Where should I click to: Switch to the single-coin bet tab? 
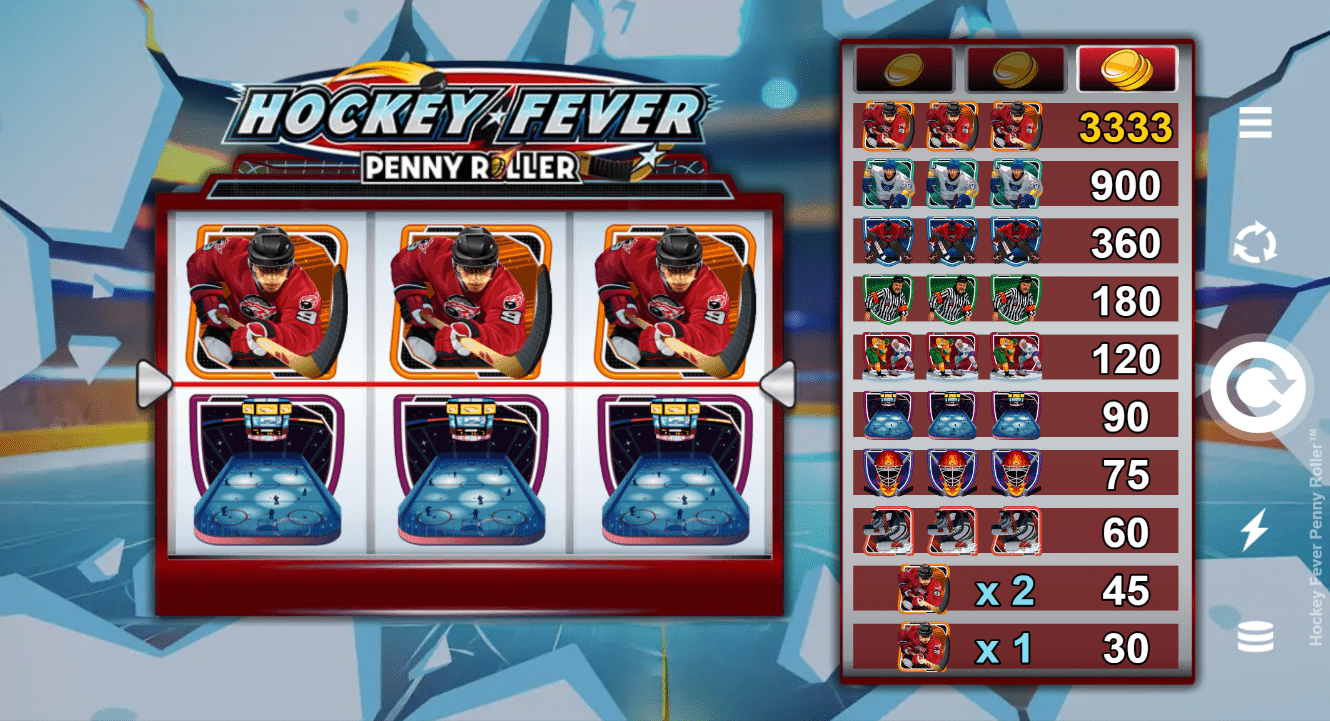(x=905, y=70)
